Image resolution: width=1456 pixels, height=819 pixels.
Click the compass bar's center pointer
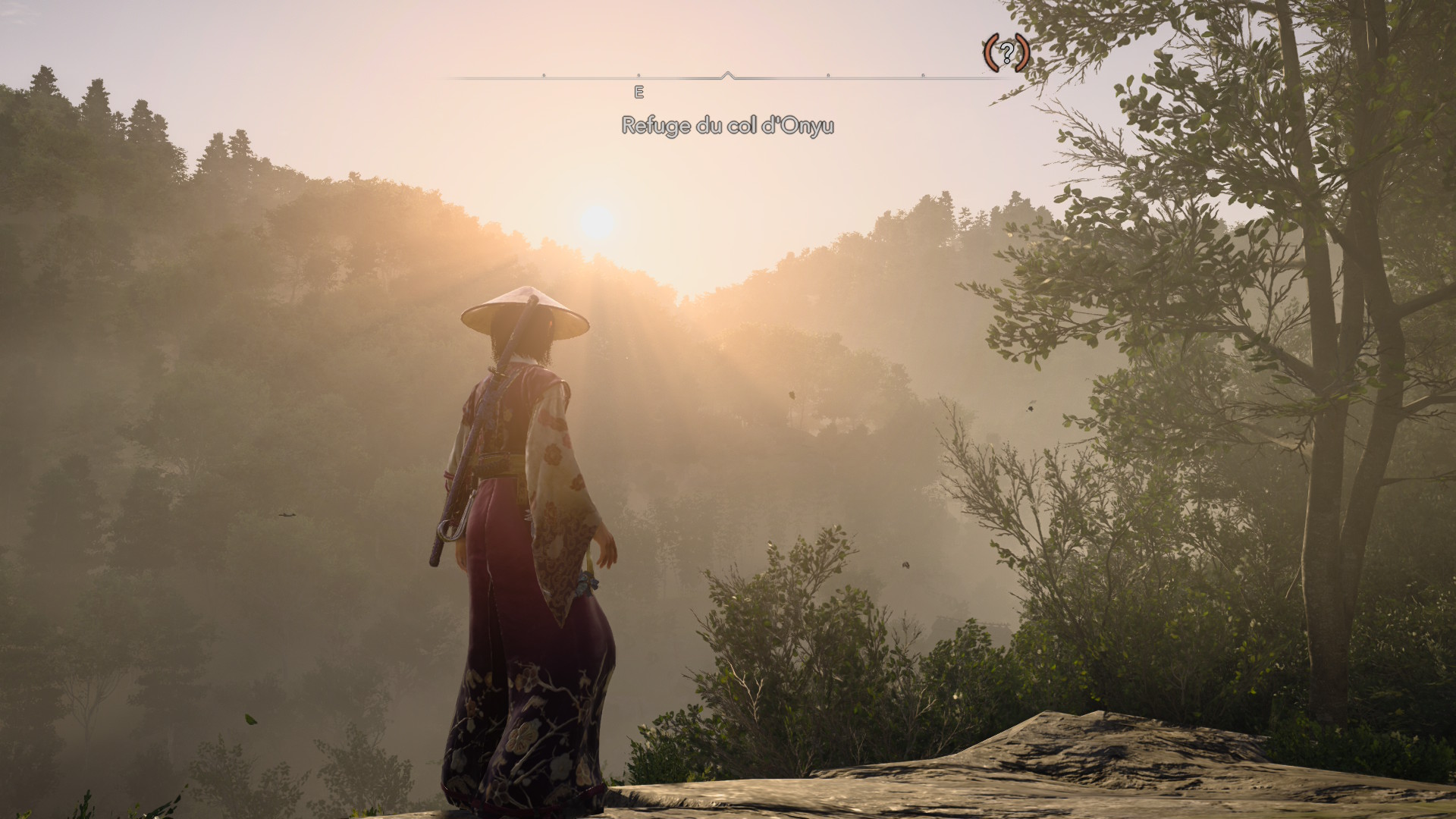click(727, 75)
